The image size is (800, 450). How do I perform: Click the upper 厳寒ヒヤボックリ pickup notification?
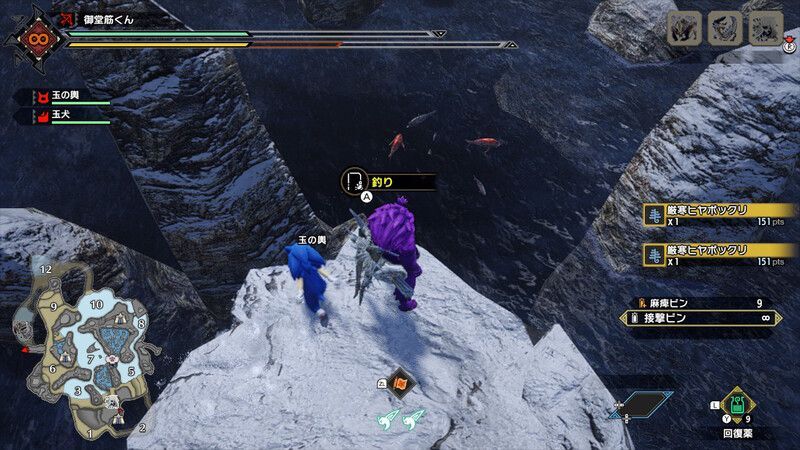click(x=713, y=216)
